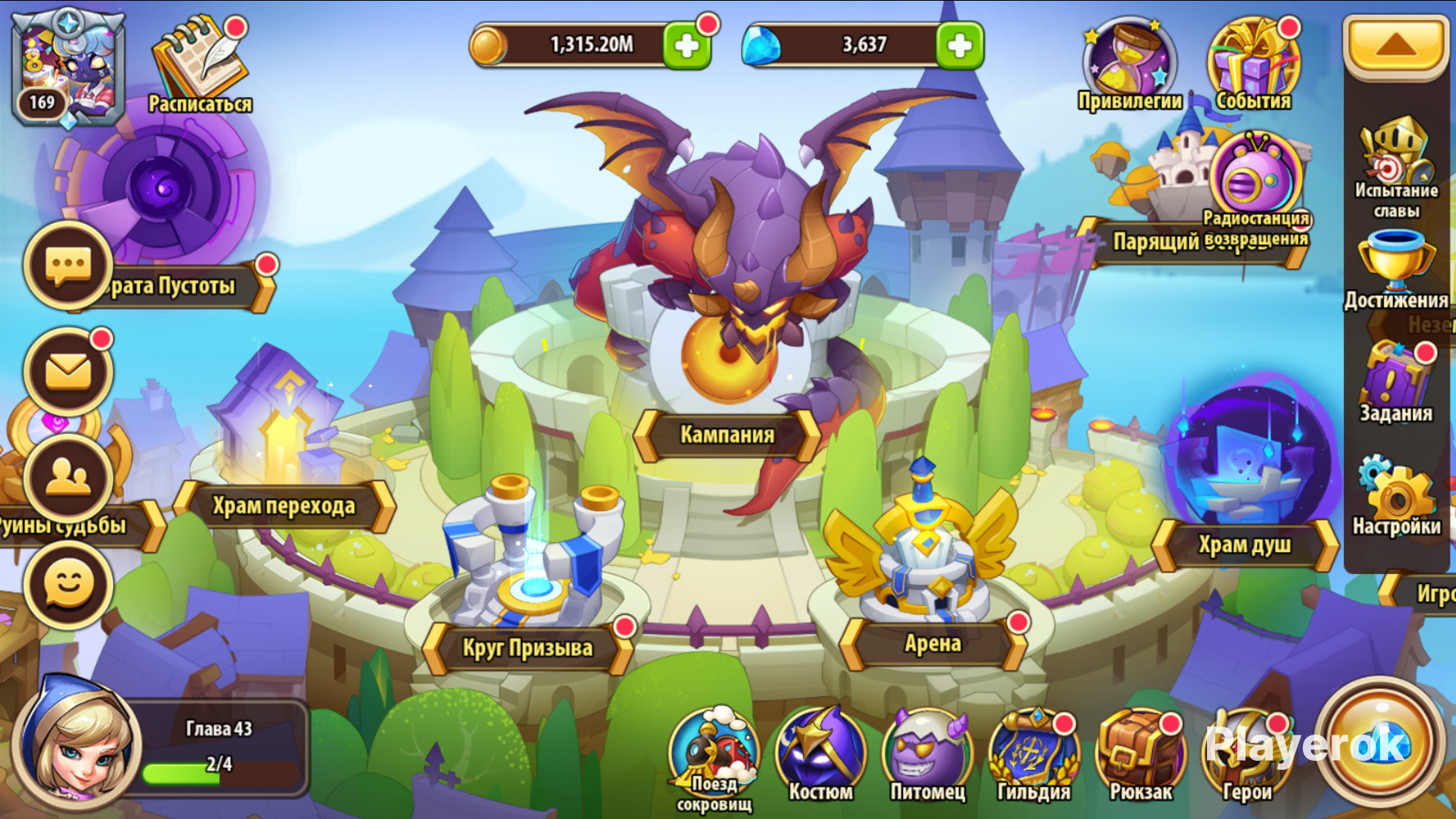Check the mail envelope button
Image resolution: width=1456 pixels, height=819 pixels.
tap(69, 372)
